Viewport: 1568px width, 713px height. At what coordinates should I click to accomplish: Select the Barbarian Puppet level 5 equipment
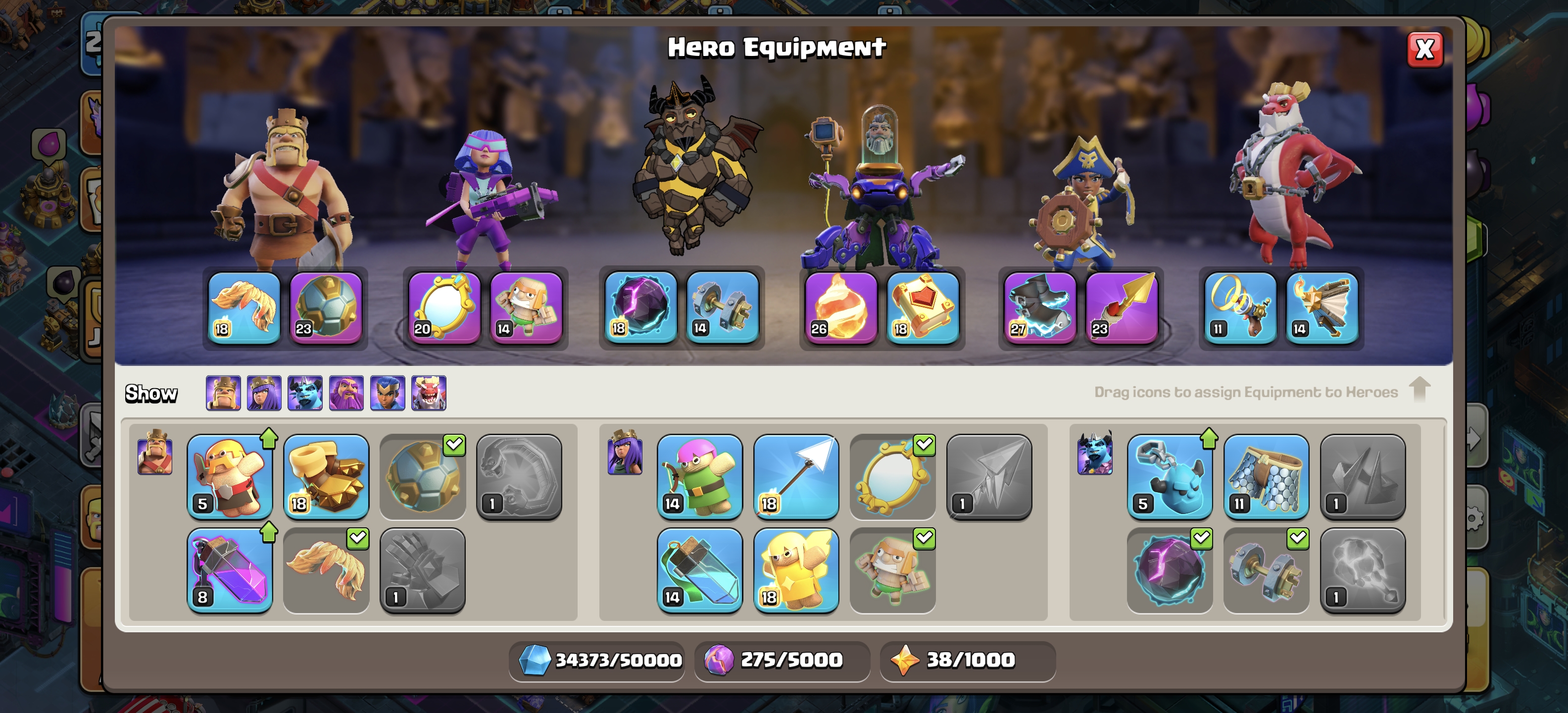230,476
